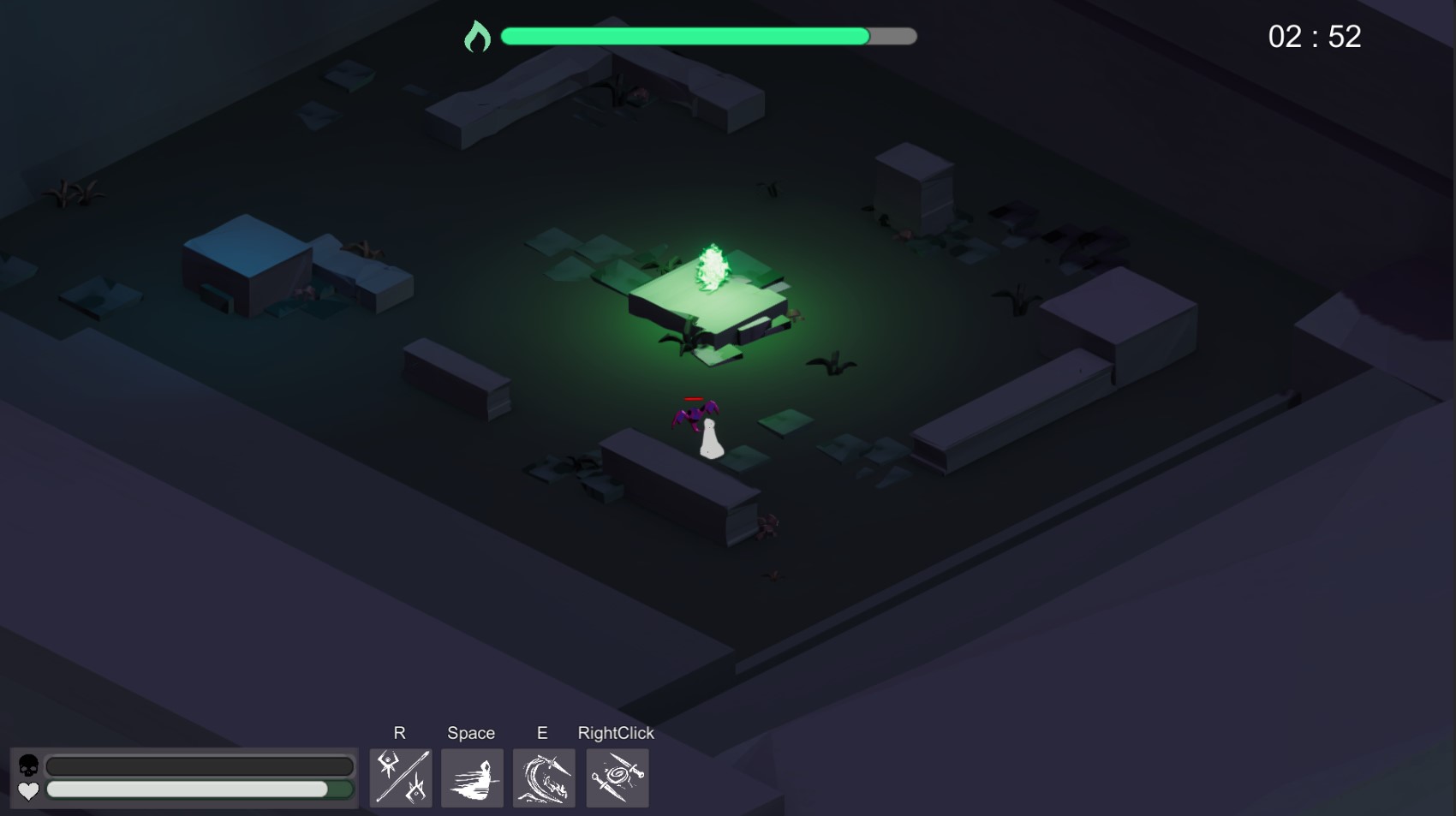The height and width of the screenshot is (816, 1456).
Task: Click the RightClick label above the daggers icon
Action: [x=616, y=733]
